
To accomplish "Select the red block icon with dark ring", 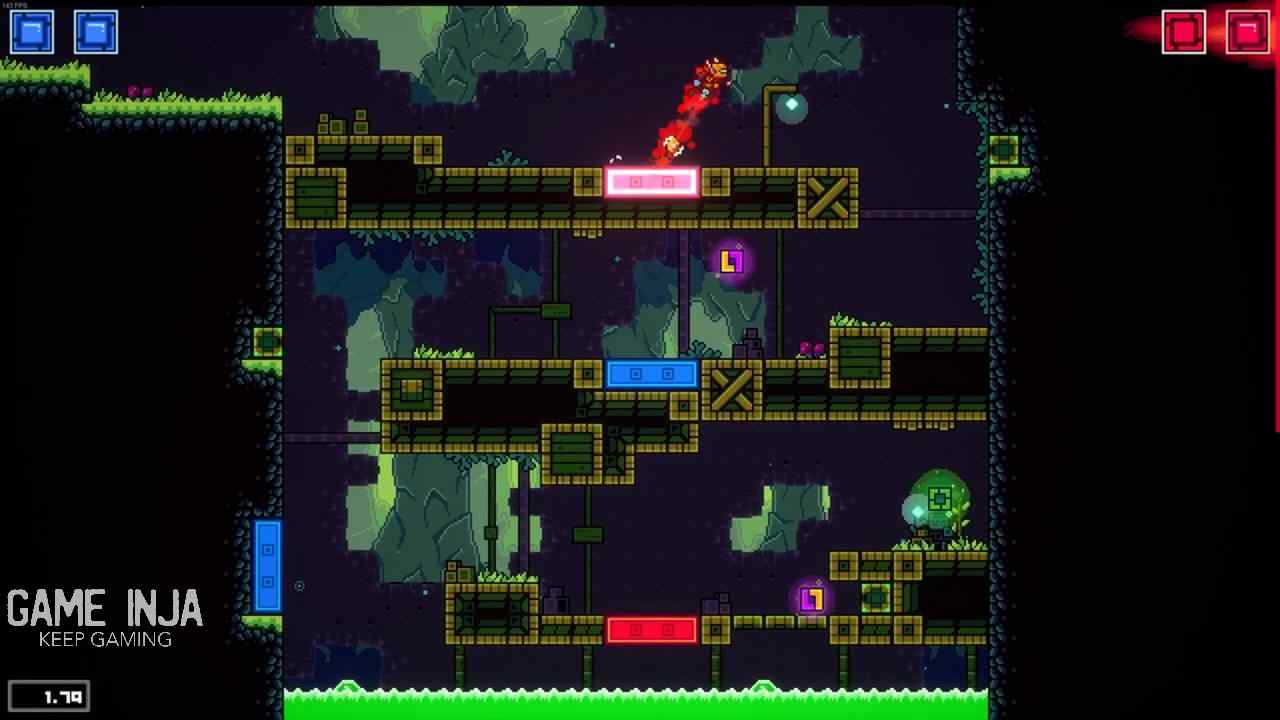I will pos(1183,32).
